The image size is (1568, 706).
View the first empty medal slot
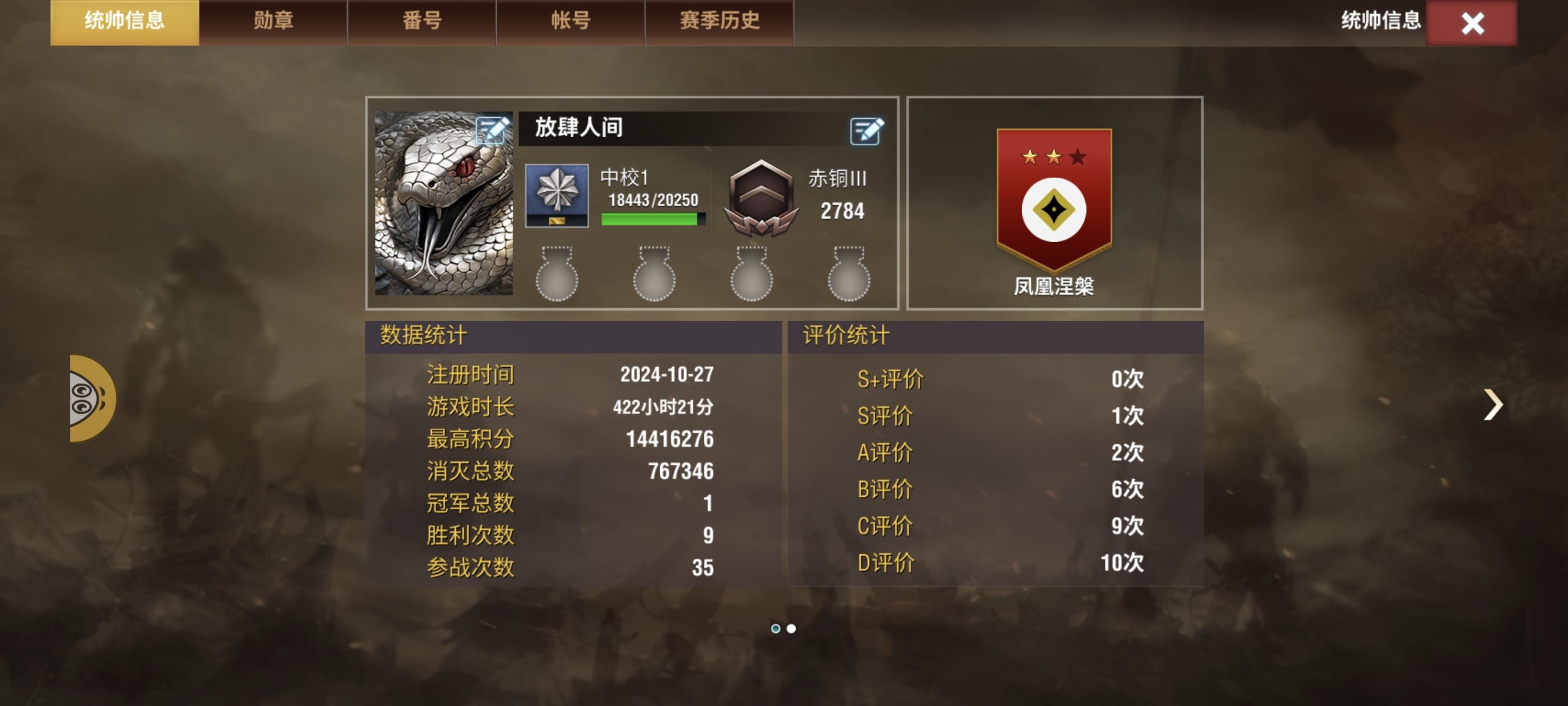point(557,276)
